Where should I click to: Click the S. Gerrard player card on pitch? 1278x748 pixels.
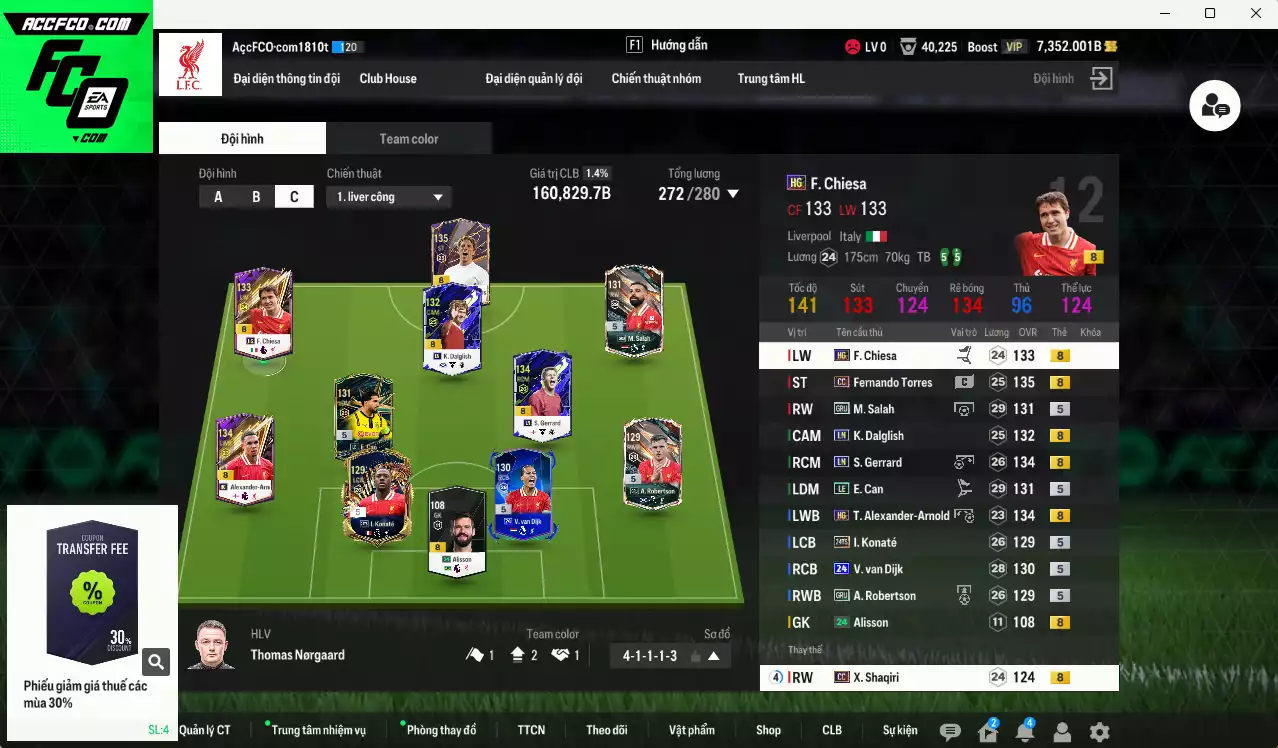pyautogui.click(x=542, y=395)
